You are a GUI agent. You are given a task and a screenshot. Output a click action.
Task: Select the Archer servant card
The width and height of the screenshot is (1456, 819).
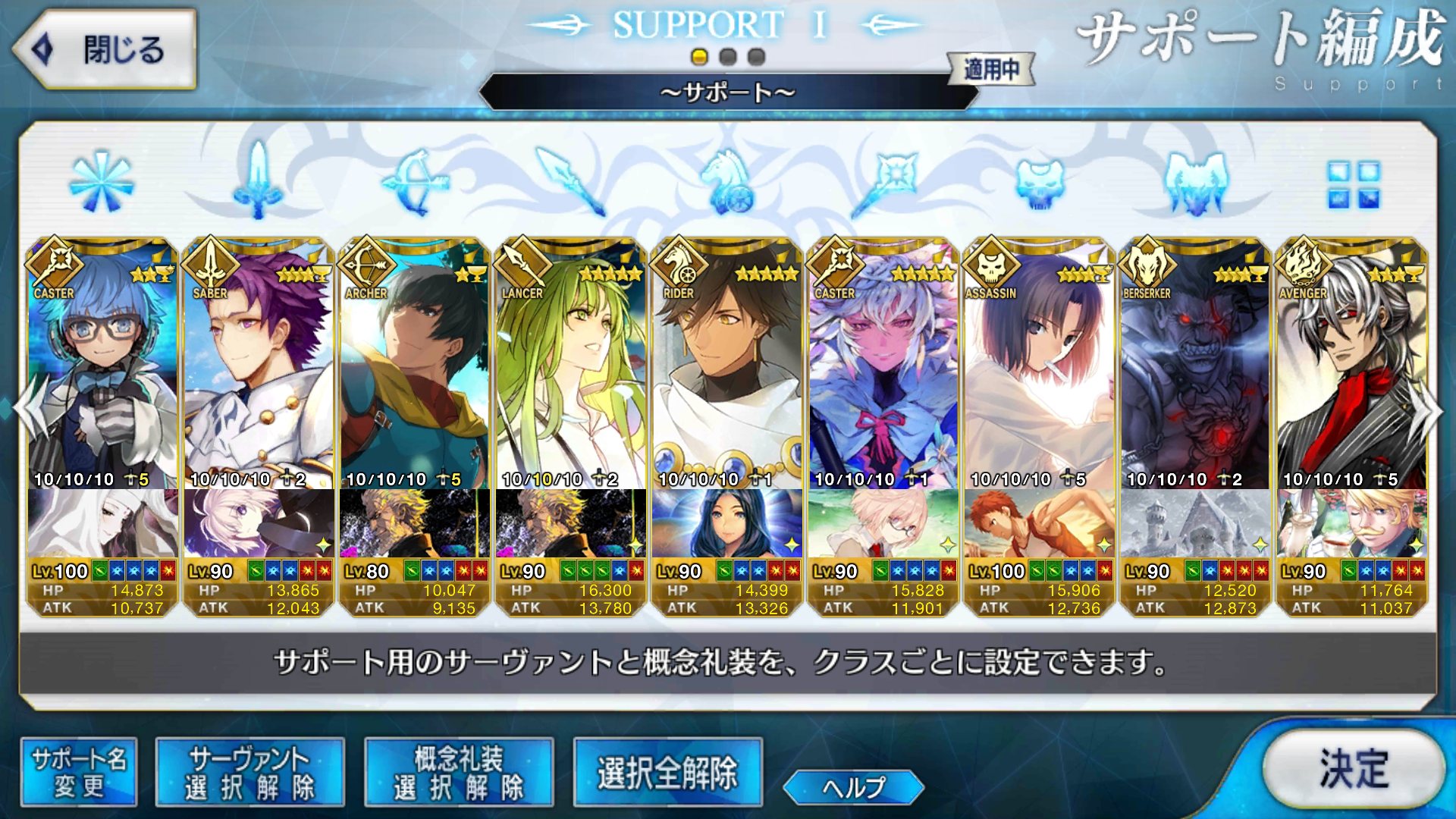tap(415, 364)
